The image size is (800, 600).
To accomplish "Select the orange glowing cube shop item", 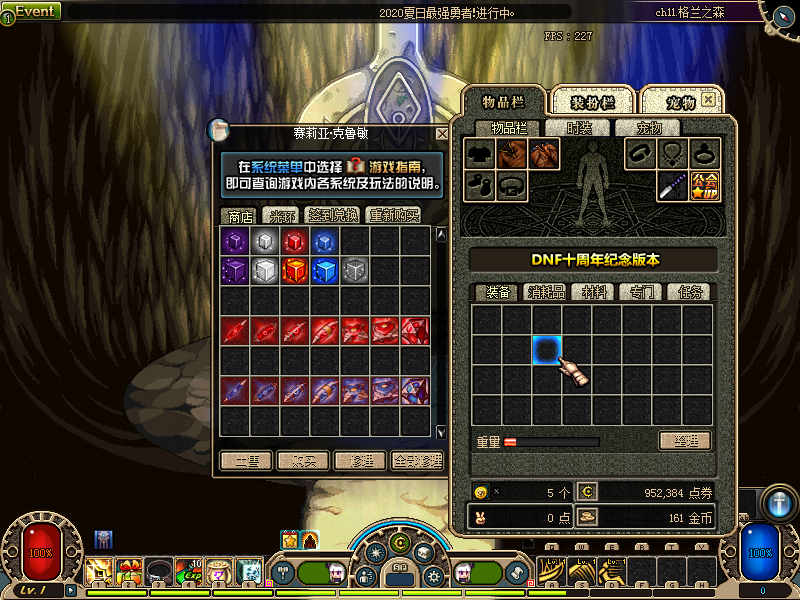I will point(295,272).
